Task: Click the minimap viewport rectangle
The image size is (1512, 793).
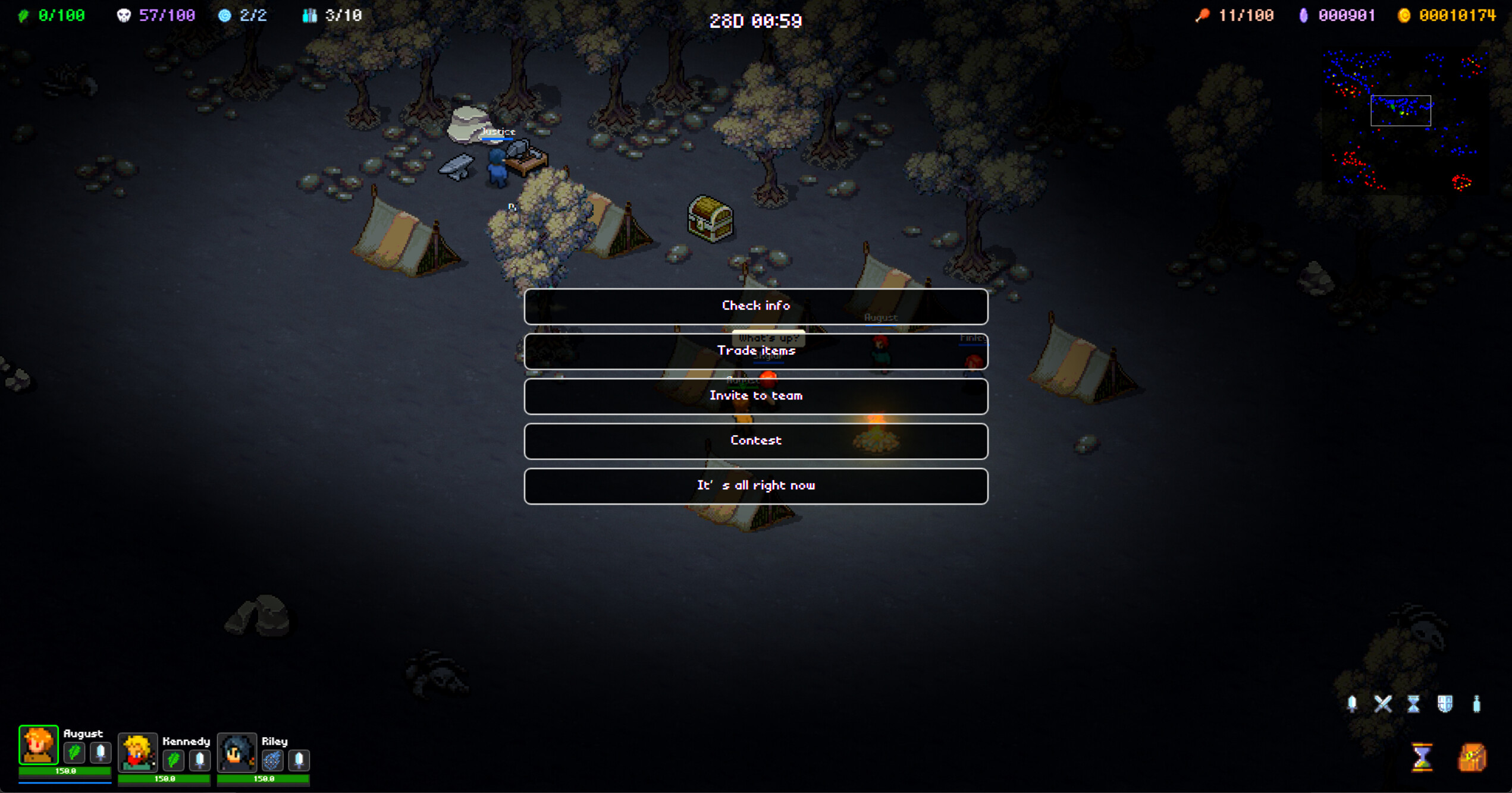Action: coord(1401,111)
